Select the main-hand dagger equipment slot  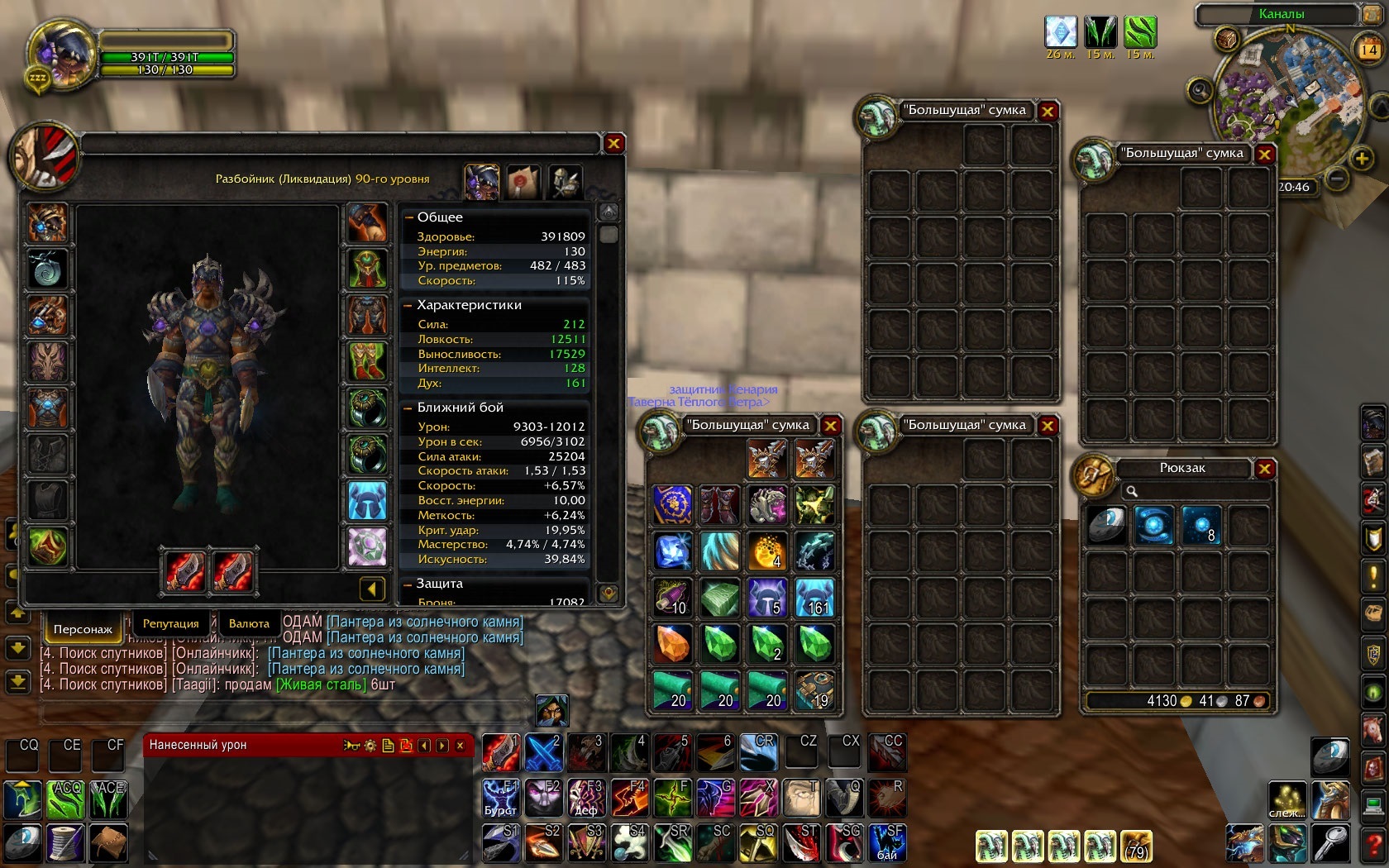185,570
